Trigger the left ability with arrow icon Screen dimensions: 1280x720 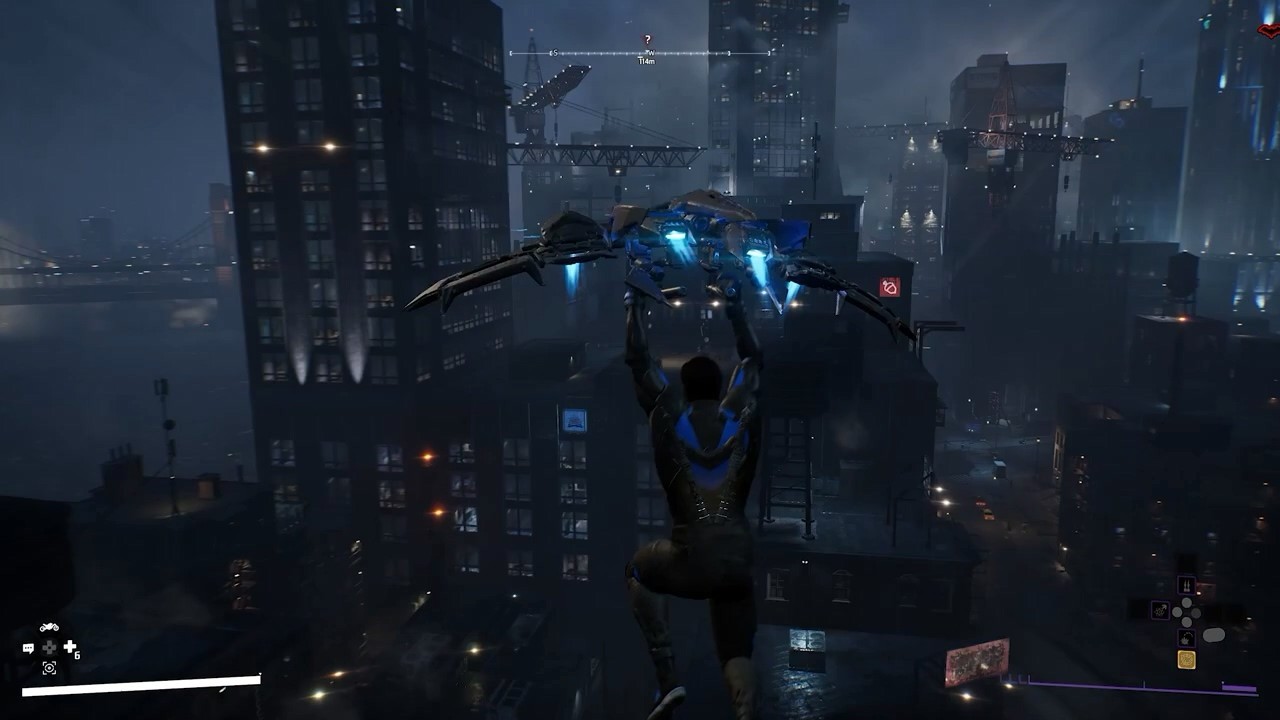coord(1160,610)
